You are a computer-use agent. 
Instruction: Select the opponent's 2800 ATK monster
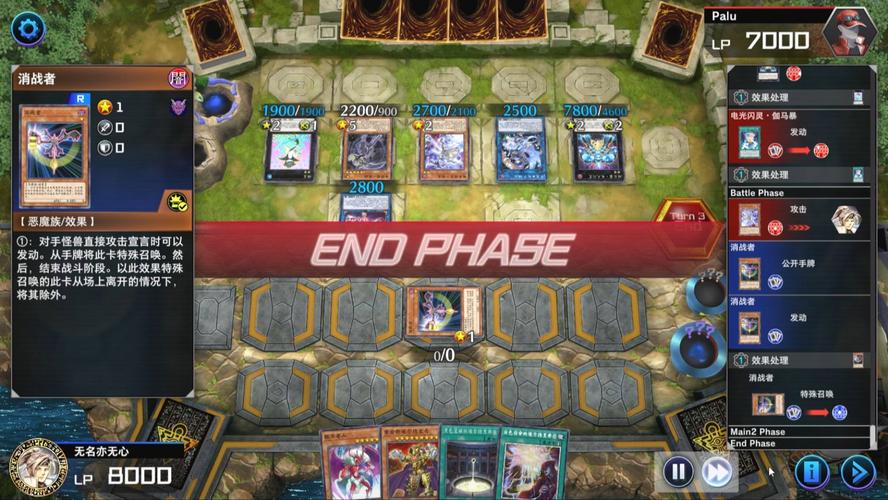[x=366, y=208]
